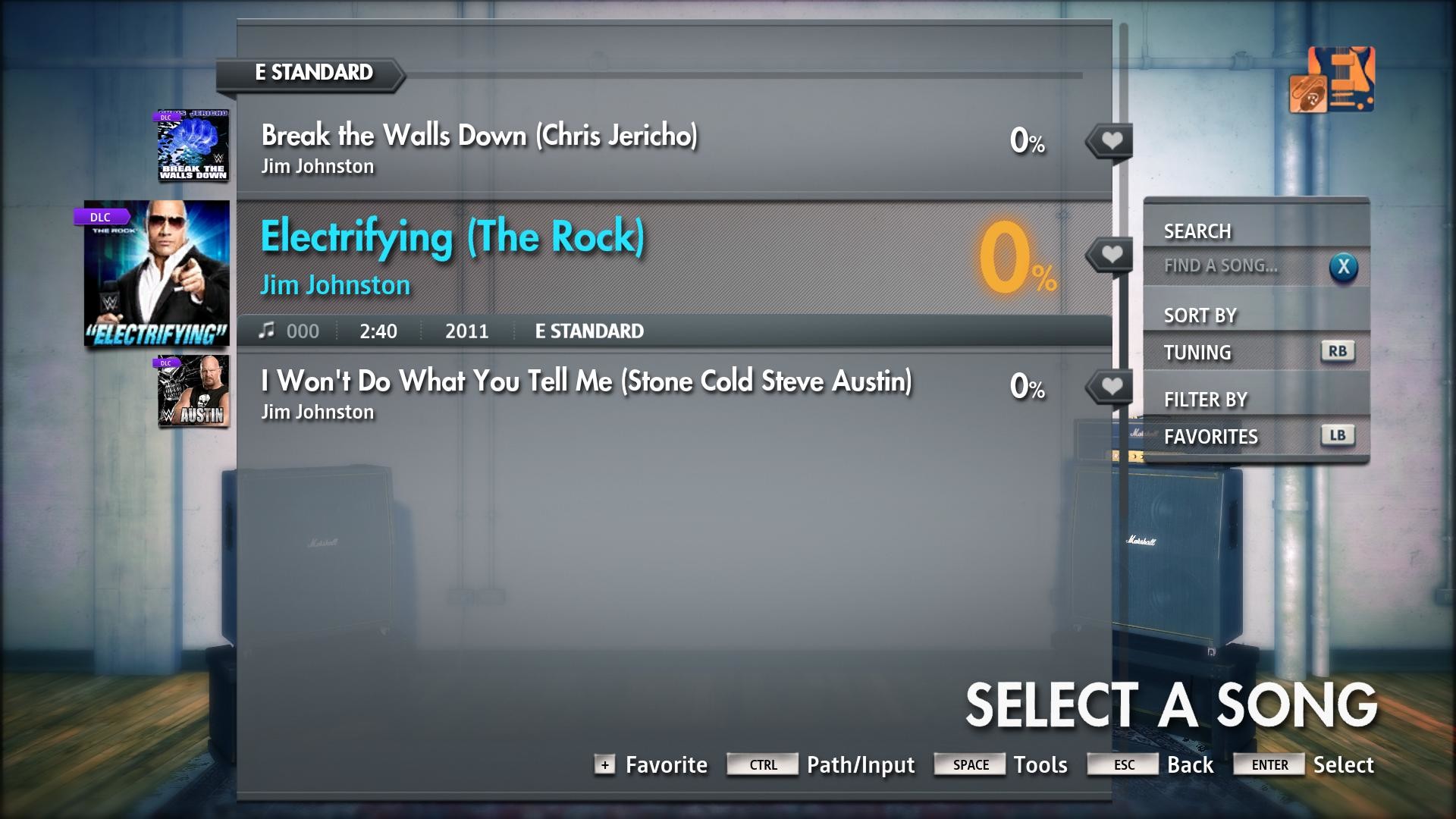
Task: Toggle Favorites filtering in the side panel
Action: 1210,436
